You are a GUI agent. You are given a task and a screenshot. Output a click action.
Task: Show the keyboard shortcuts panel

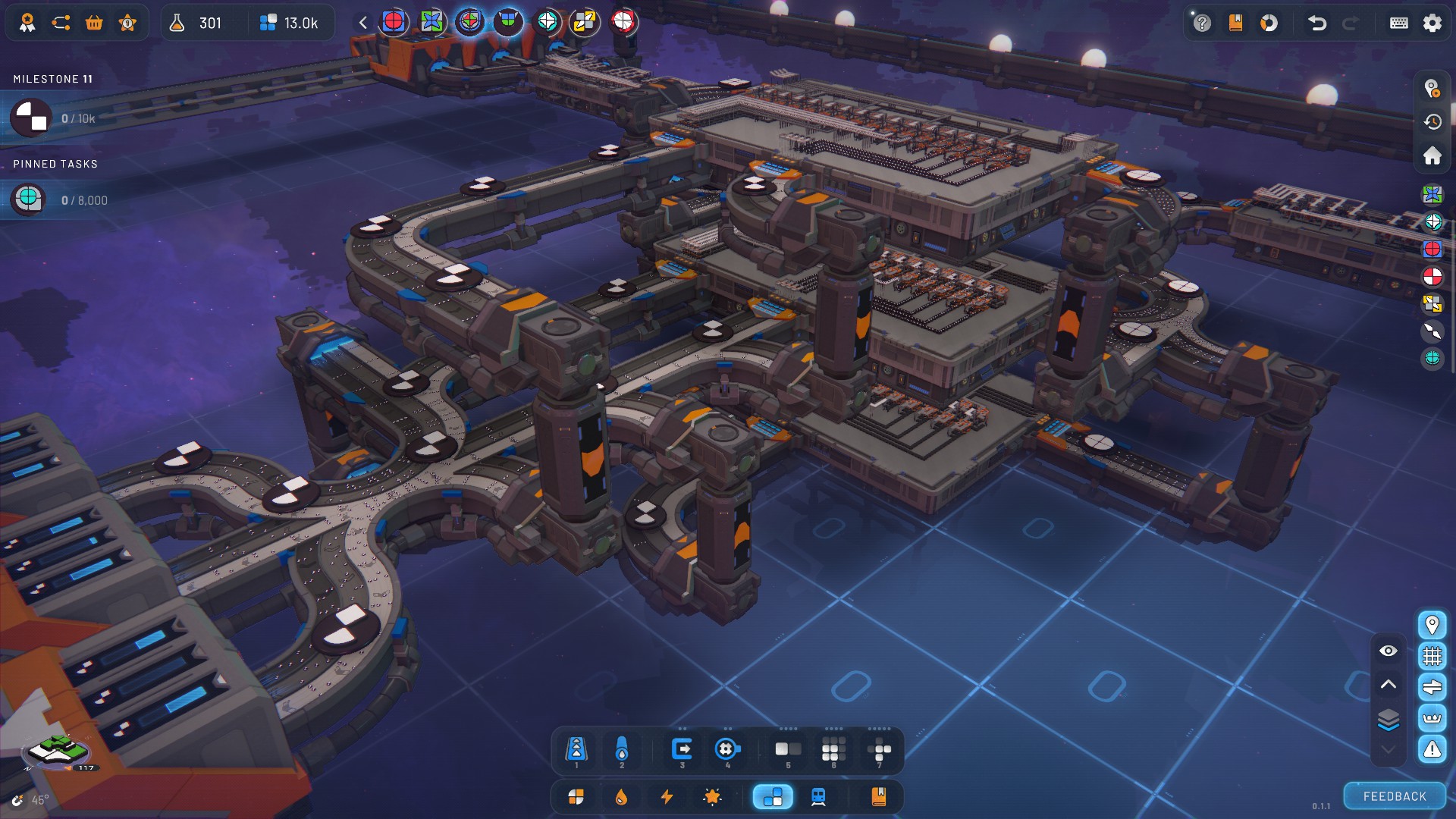[1399, 23]
